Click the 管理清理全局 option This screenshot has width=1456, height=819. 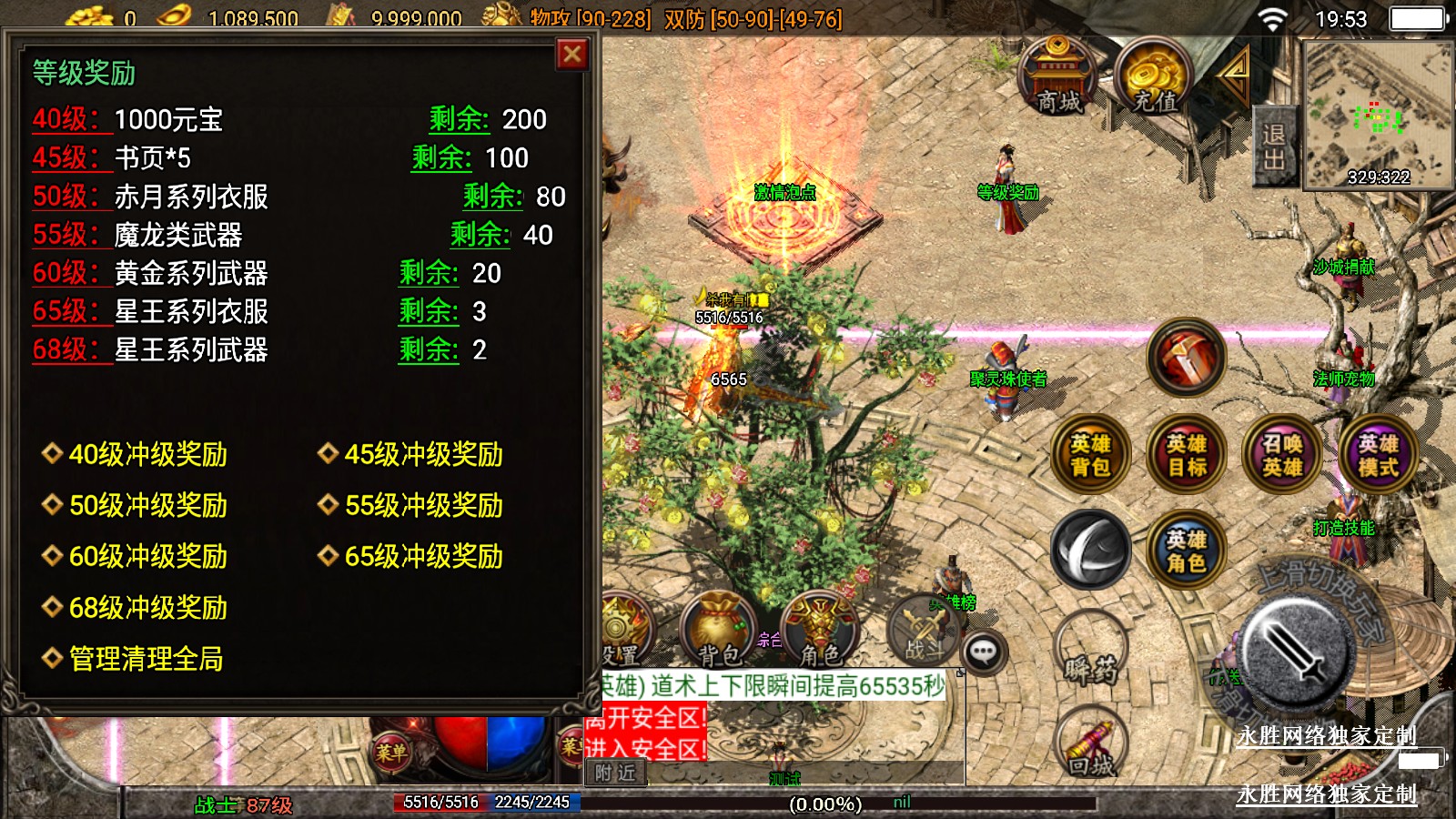click(146, 658)
